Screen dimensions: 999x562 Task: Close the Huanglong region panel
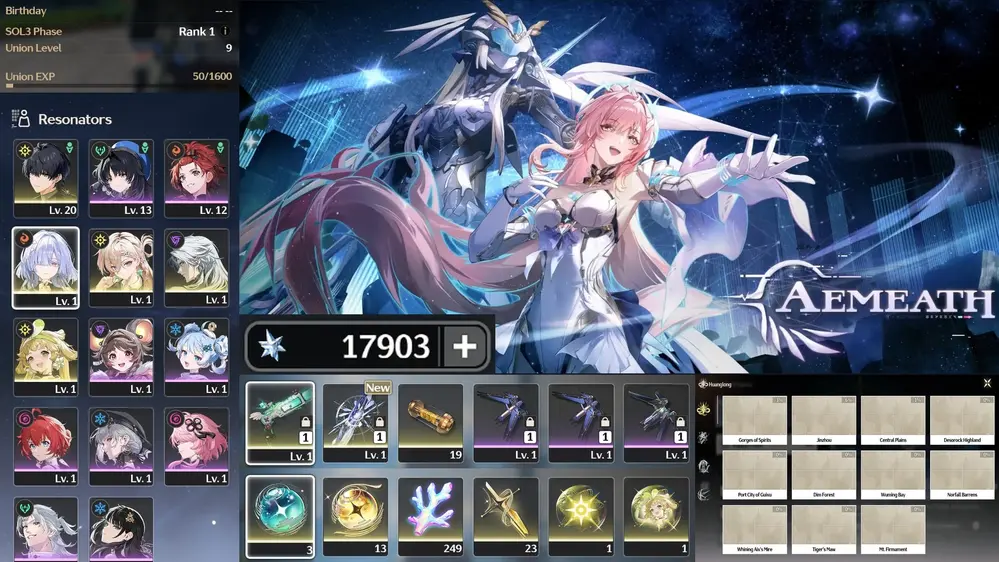[x=987, y=383]
